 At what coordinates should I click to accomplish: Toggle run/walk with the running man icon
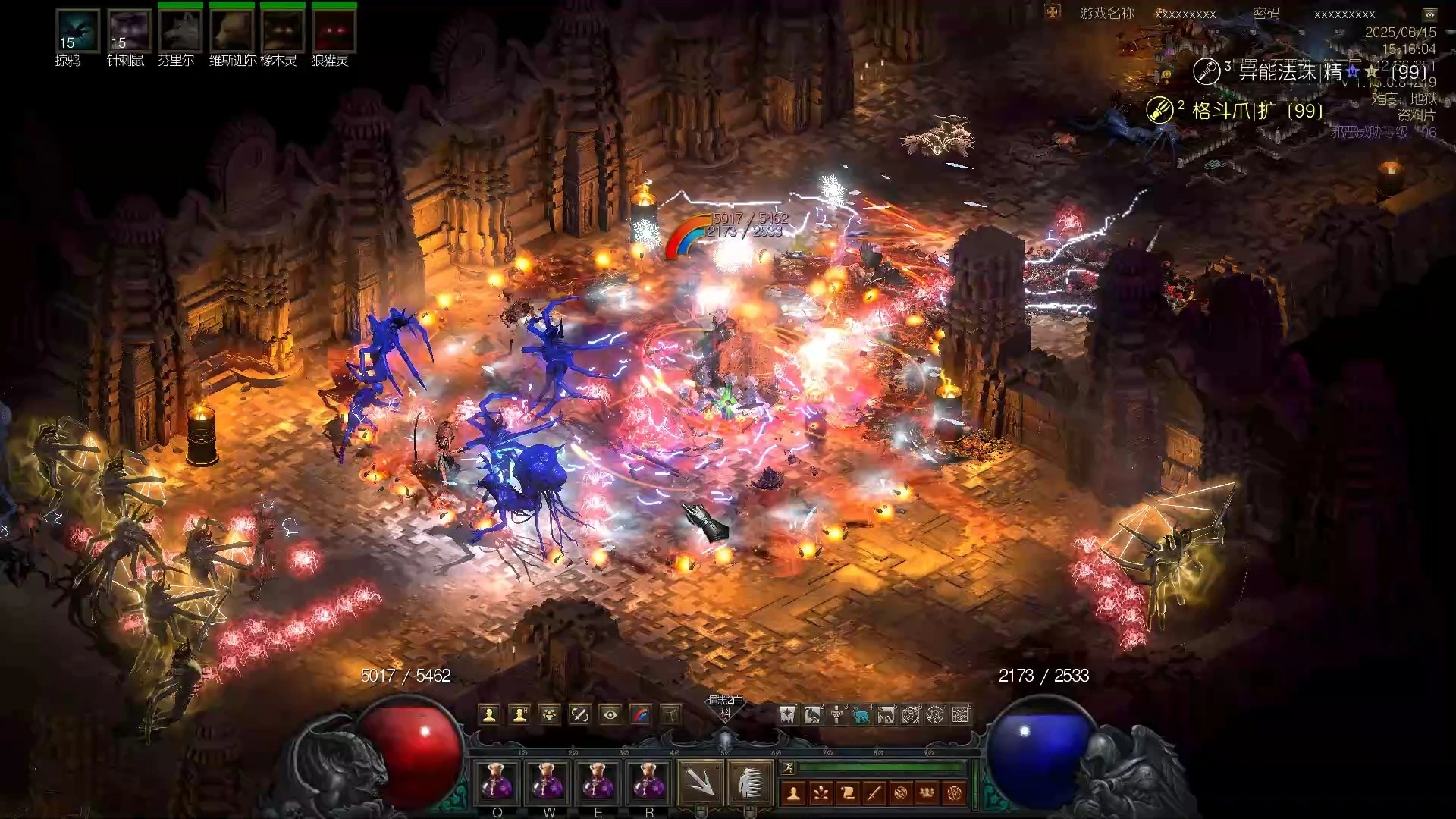[x=788, y=768]
